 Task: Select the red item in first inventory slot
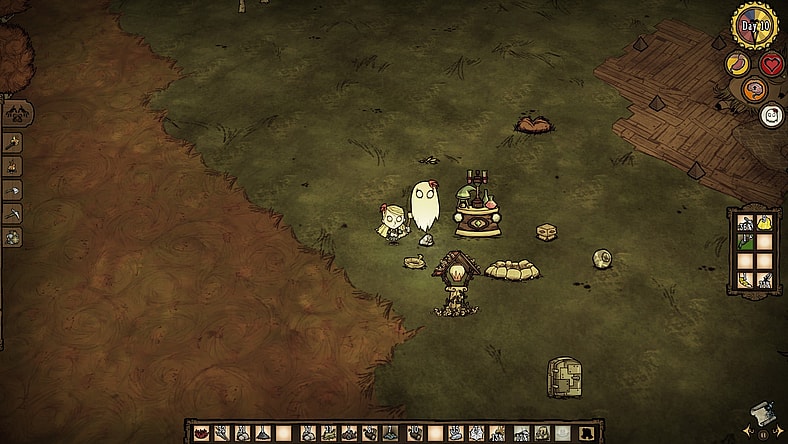point(198,433)
